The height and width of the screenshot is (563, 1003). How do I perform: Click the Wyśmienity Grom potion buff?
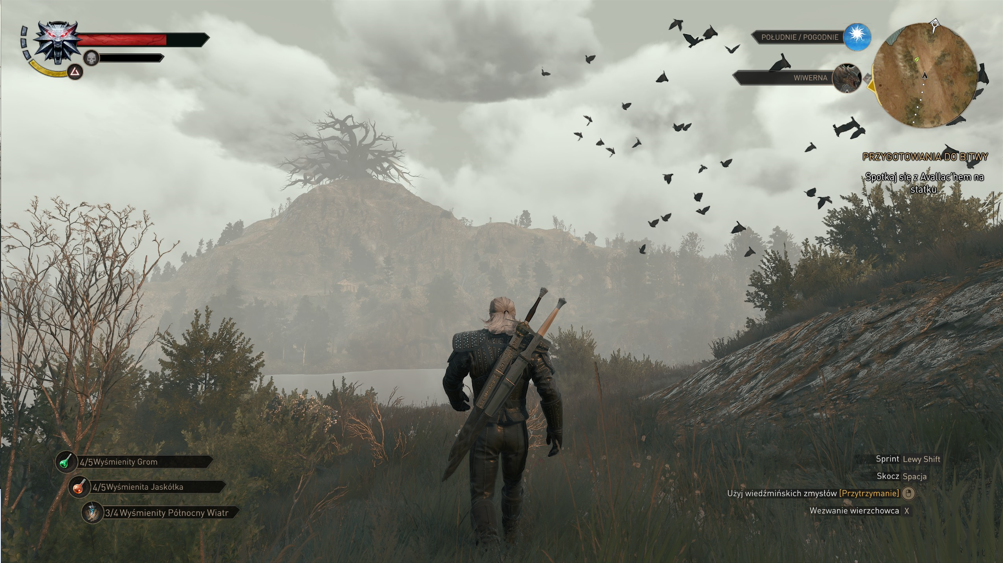[66, 462]
